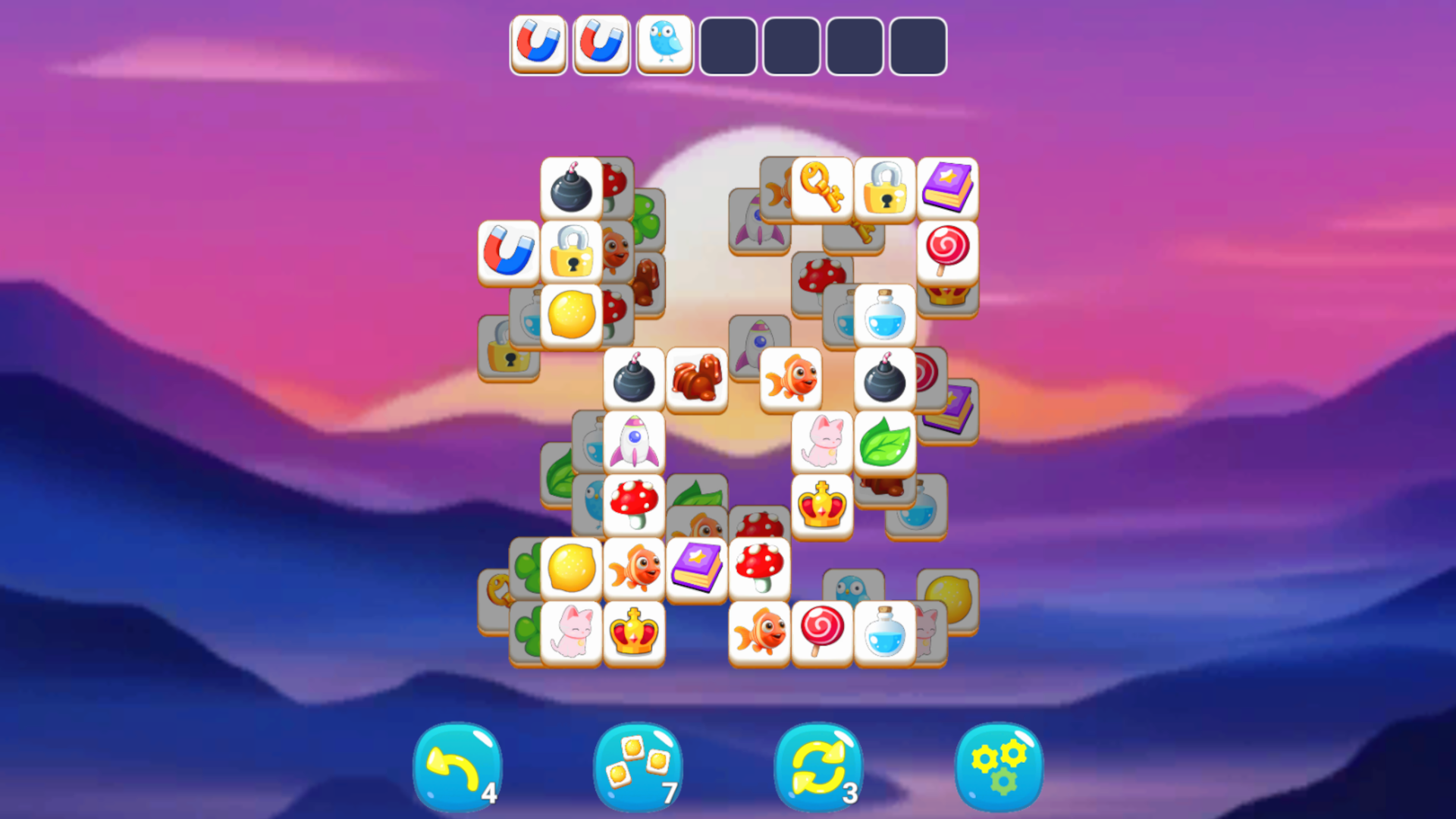The height and width of the screenshot is (819, 1456).
Task: Activate the extra tiles booster showing 7
Action: [637, 767]
